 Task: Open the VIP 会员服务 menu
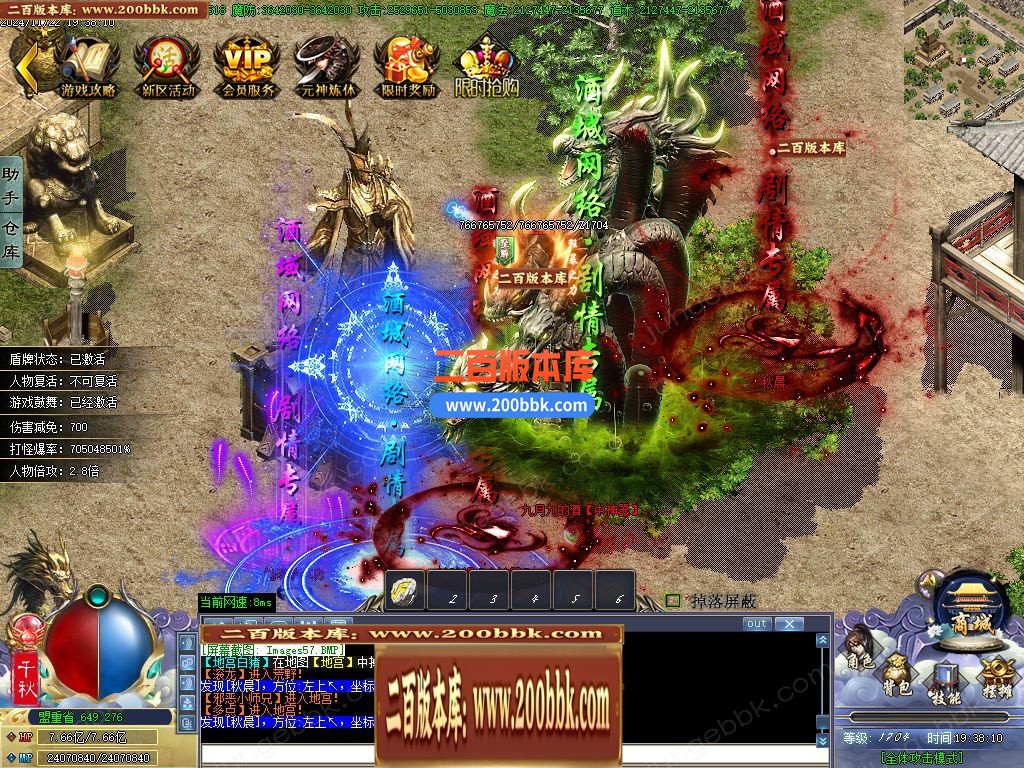click(247, 64)
